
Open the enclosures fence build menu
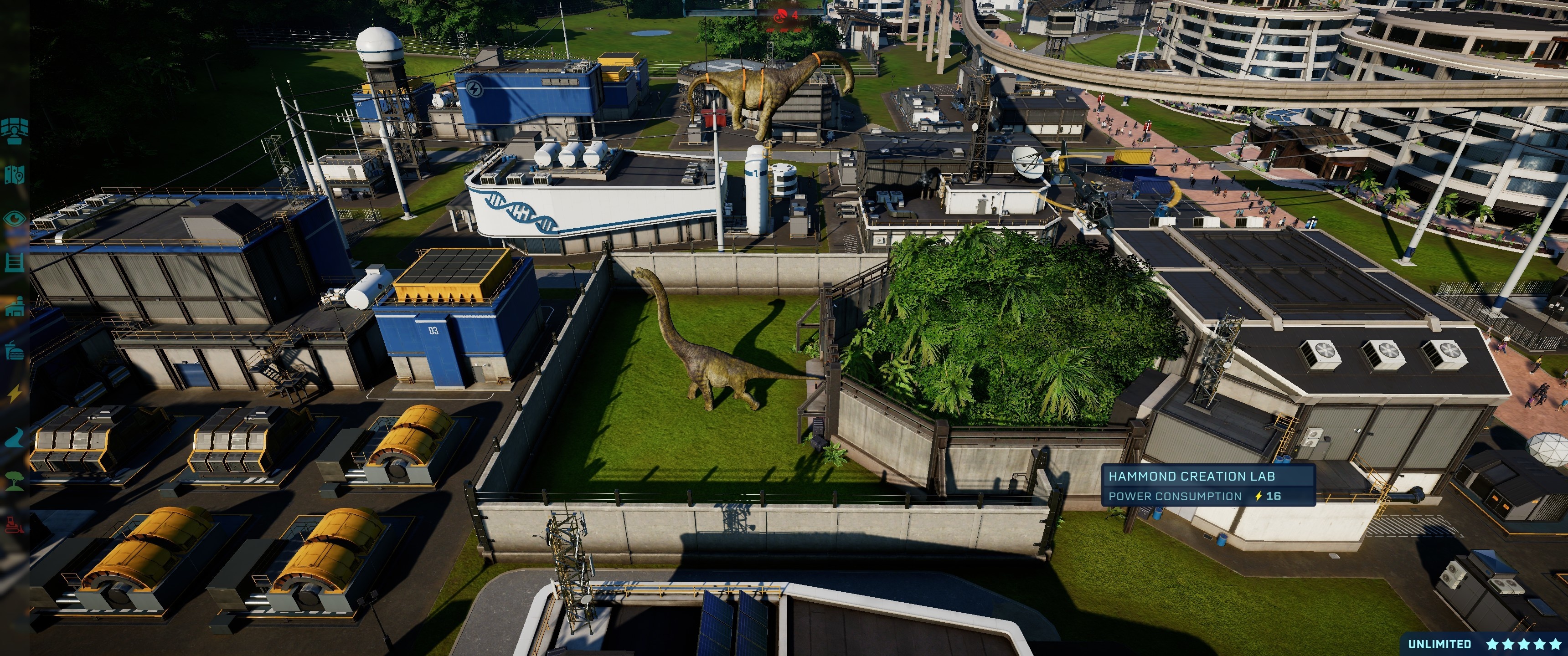click(14, 262)
